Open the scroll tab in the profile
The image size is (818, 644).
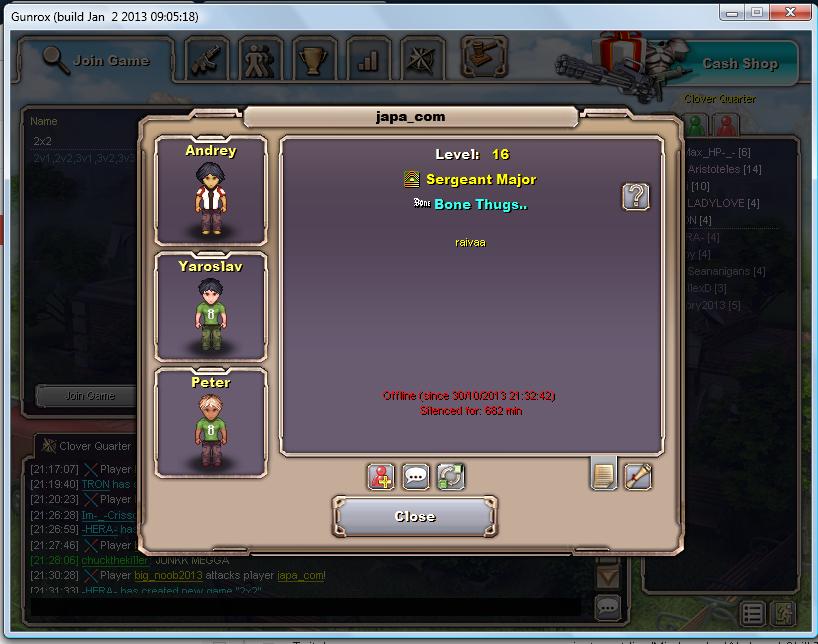pyautogui.click(x=637, y=476)
